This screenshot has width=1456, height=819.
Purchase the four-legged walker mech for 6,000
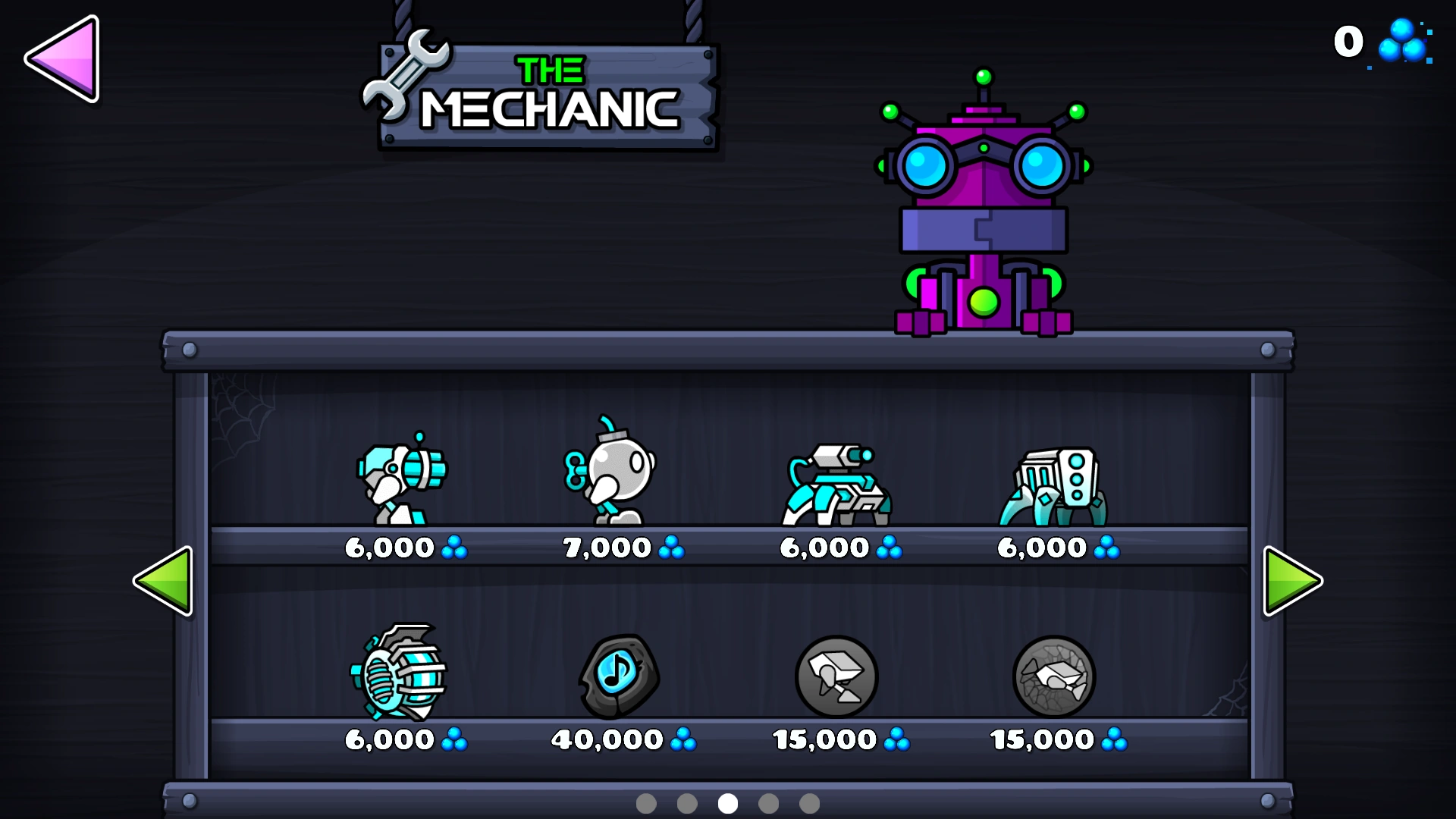(1056, 485)
